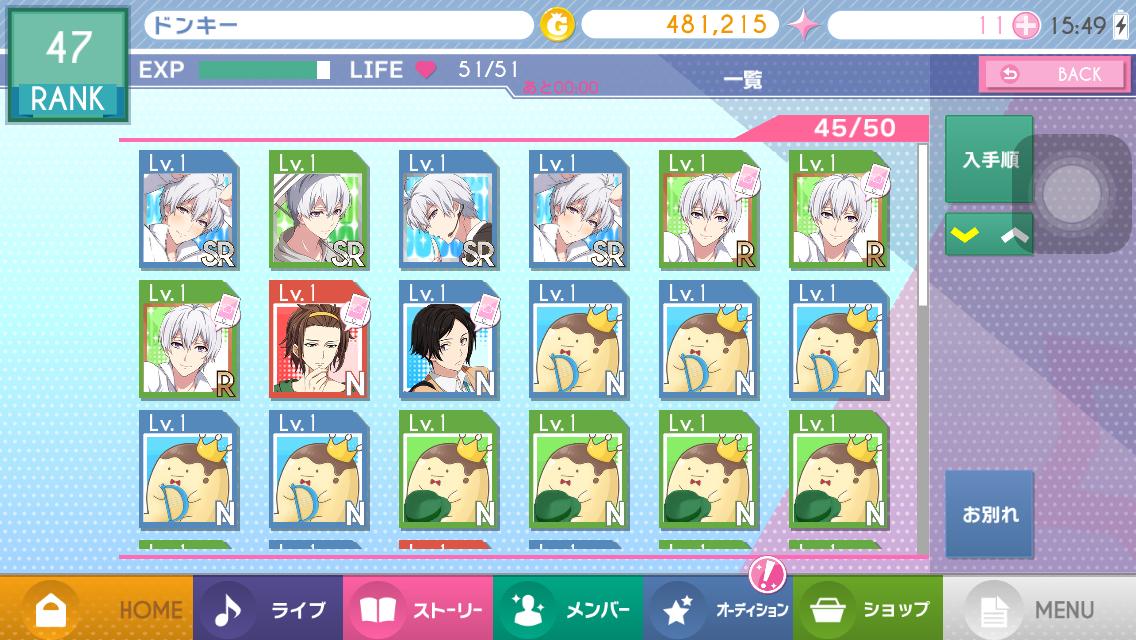Toggle ascending or descending sort arrows
This screenshot has width=1136, height=640.
pos(988,234)
